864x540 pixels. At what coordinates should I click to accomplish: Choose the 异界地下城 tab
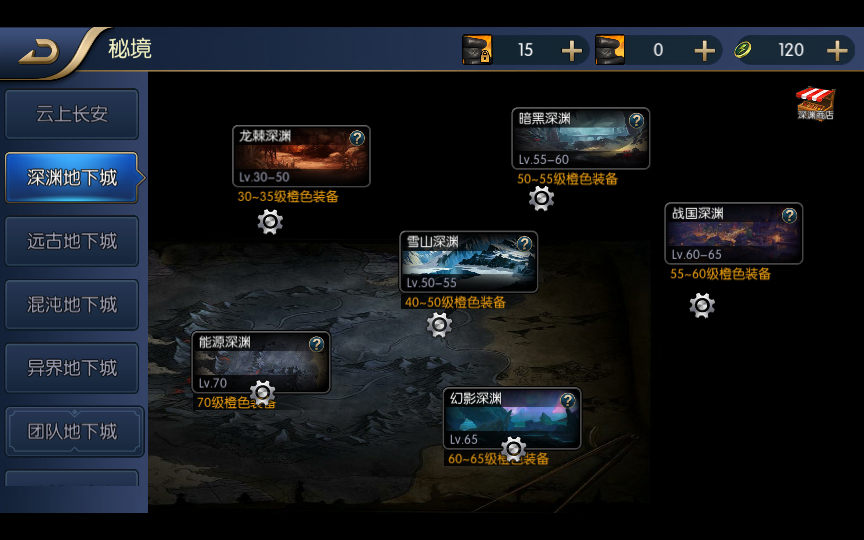pos(72,367)
